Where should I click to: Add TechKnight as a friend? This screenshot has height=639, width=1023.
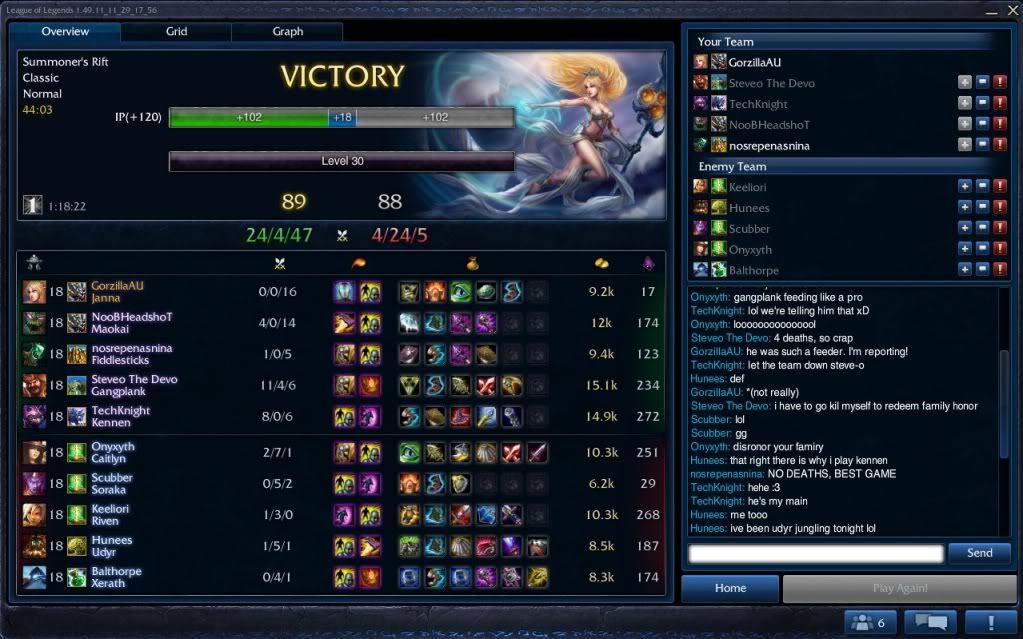point(964,104)
